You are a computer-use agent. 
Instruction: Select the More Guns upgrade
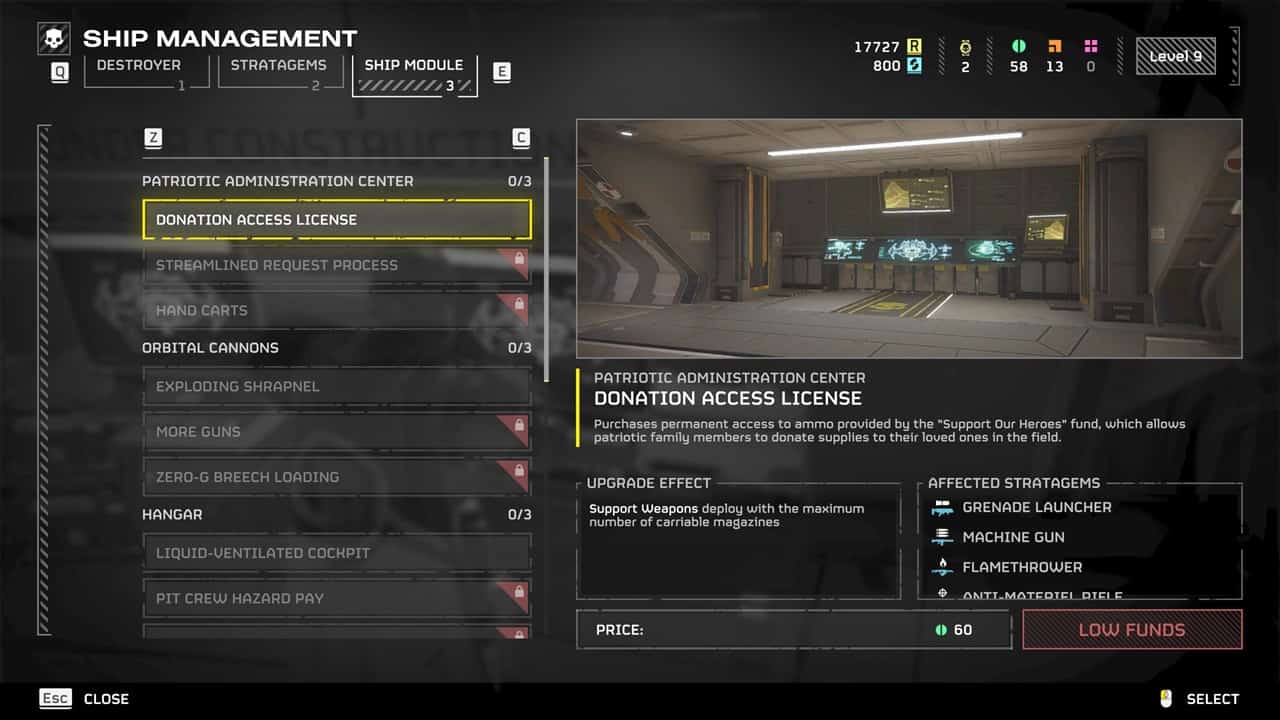point(337,432)
